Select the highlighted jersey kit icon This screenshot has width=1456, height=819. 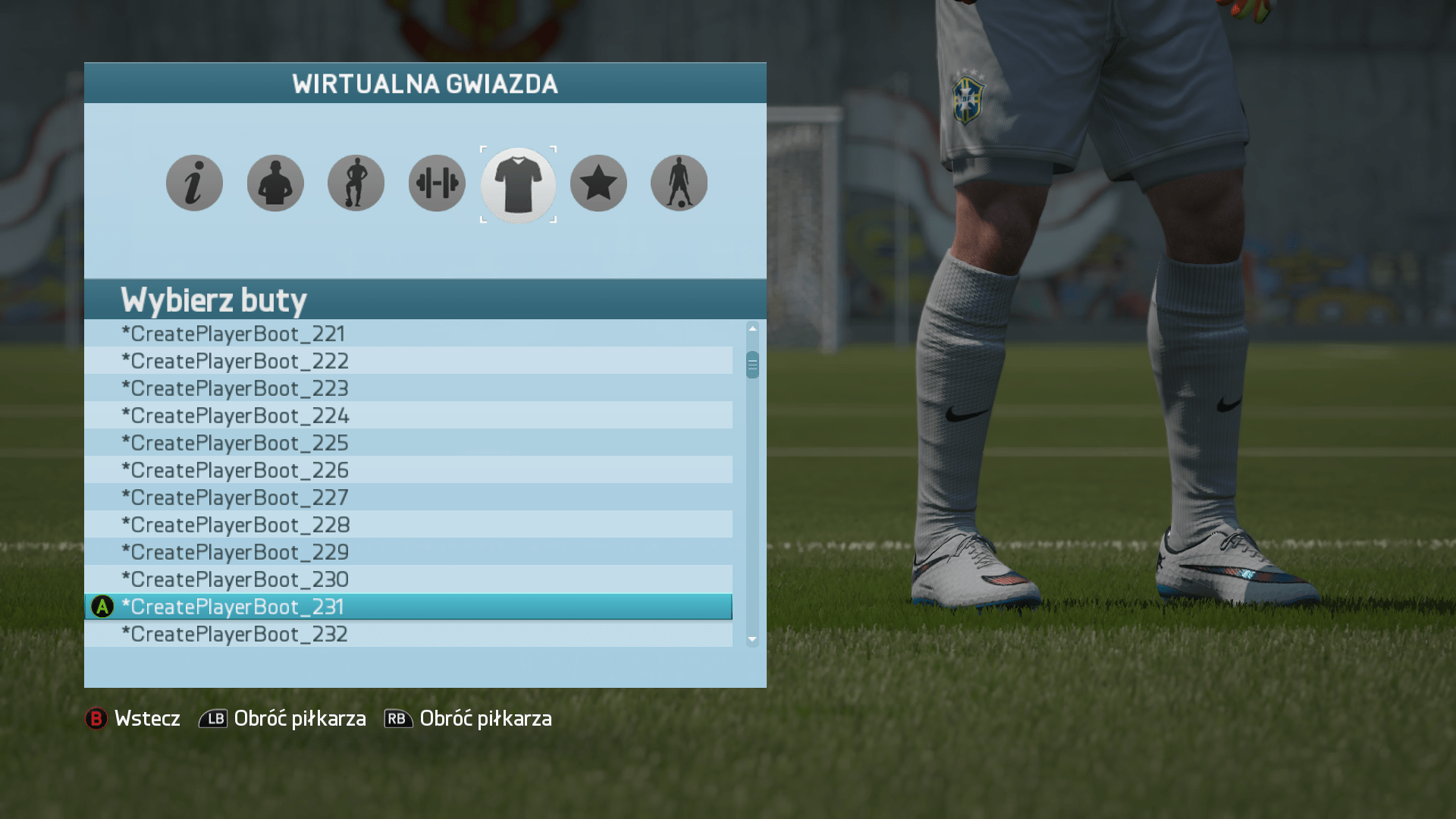pos(518,184)
